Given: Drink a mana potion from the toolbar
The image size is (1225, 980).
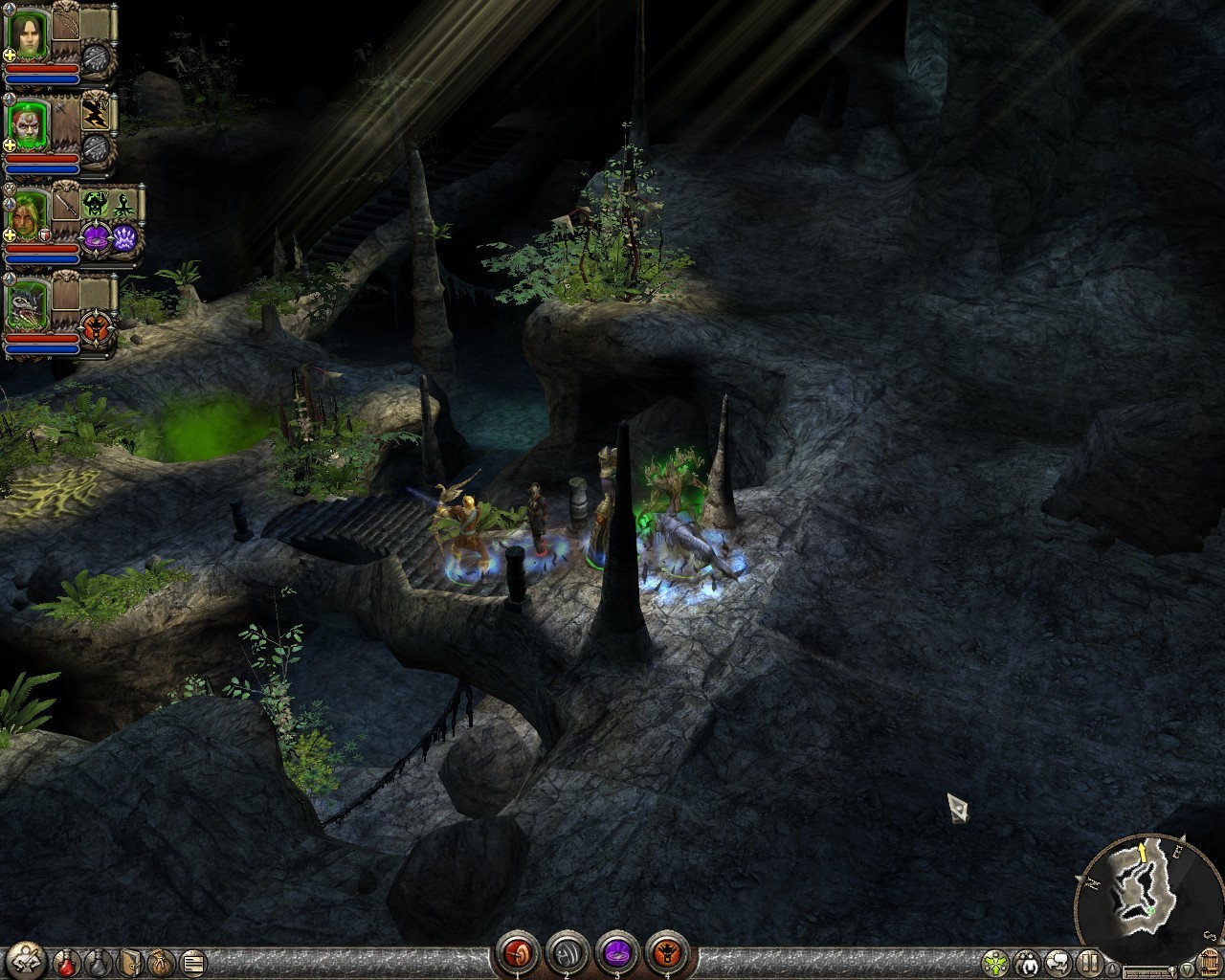Looking at the screenshot, I should (98, 961).
